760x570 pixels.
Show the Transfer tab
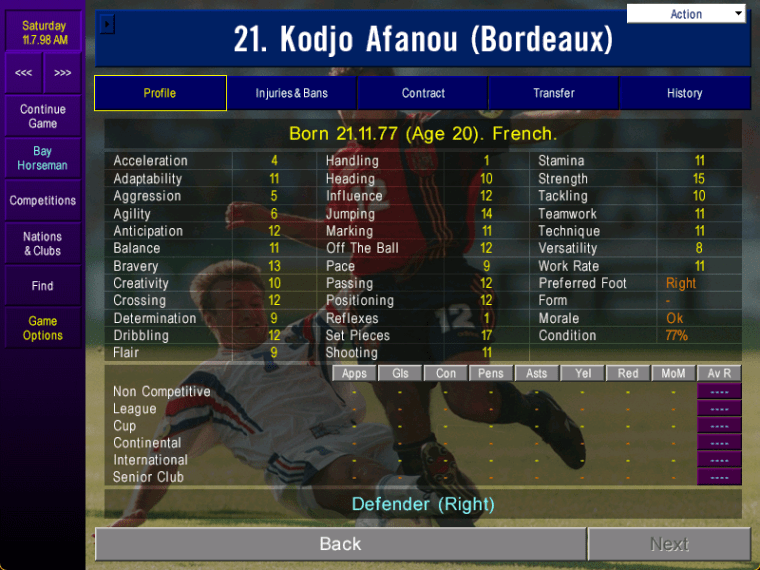click(x=554, y=93)
